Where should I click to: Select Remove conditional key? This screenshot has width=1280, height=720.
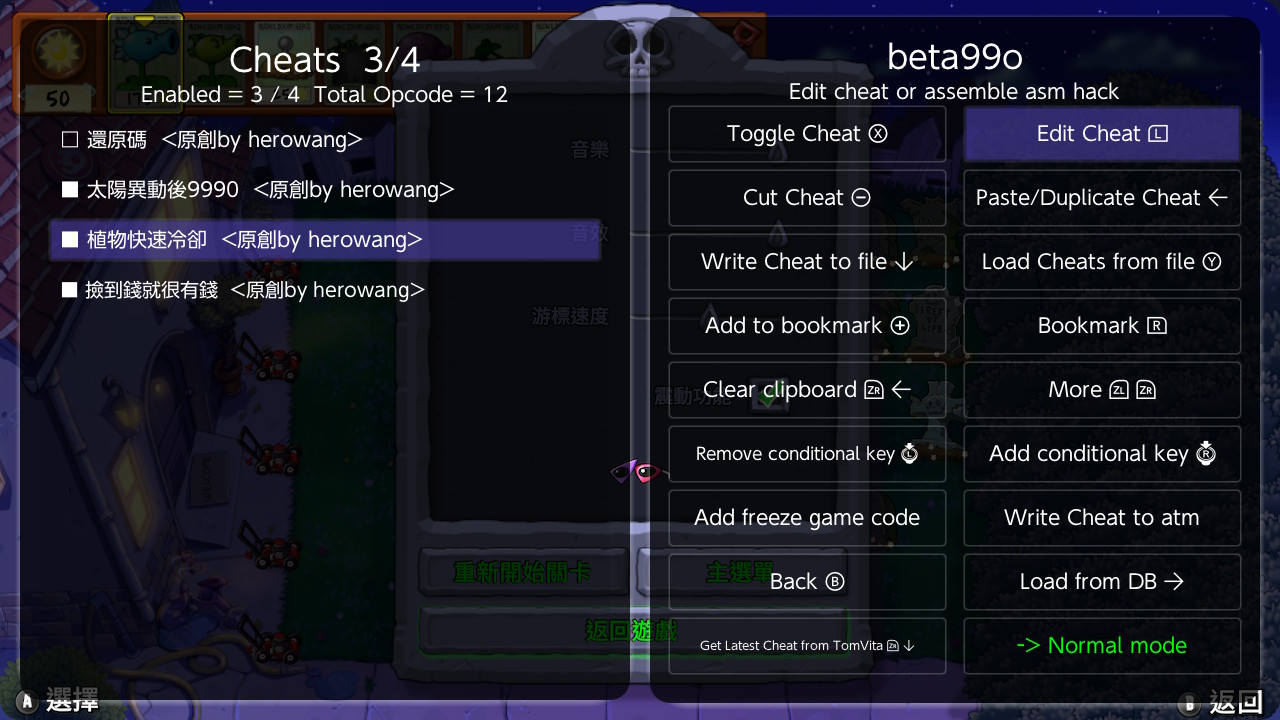(x=807, y=454)
